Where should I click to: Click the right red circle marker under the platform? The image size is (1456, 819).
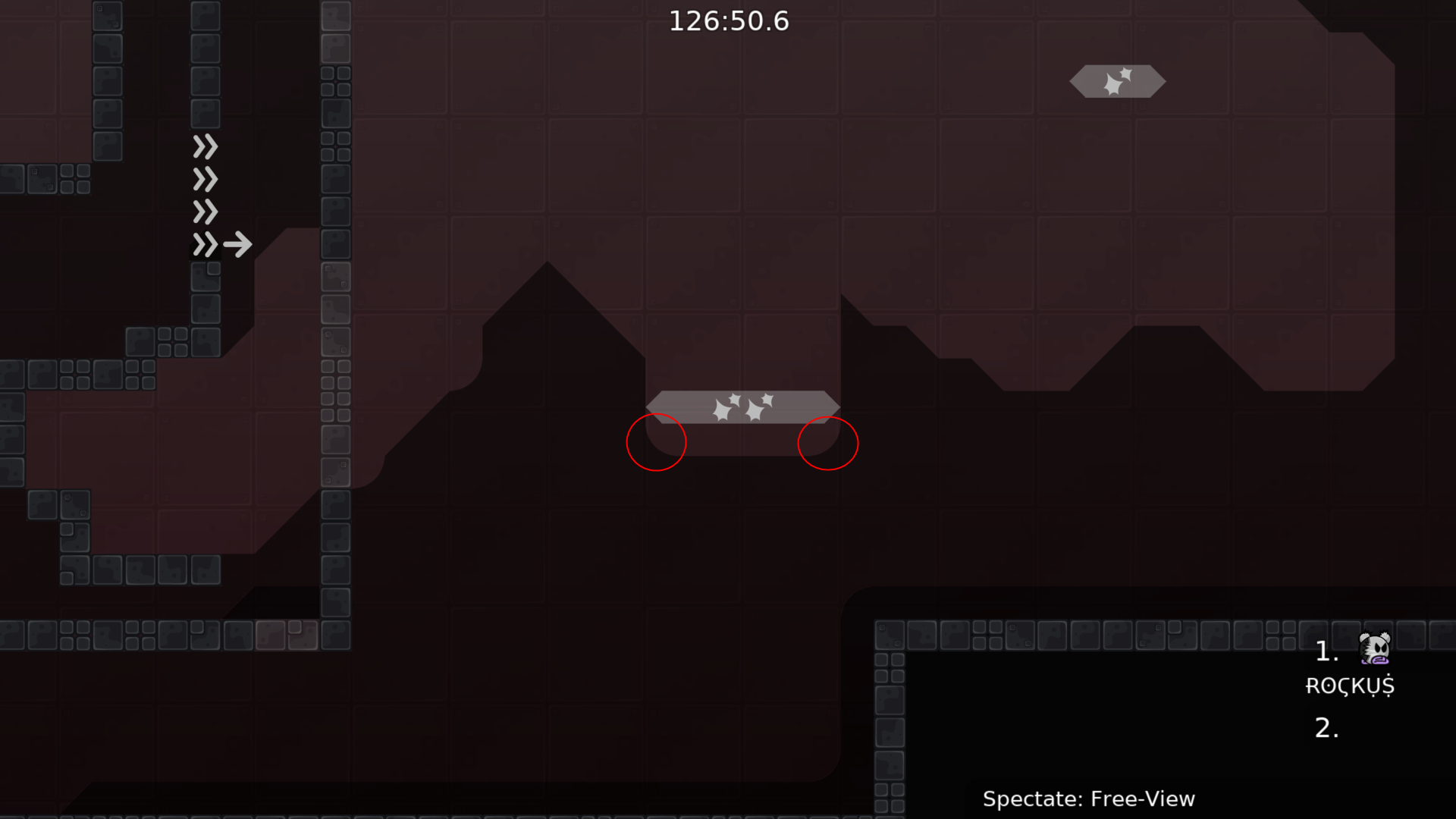pos(828,444)
